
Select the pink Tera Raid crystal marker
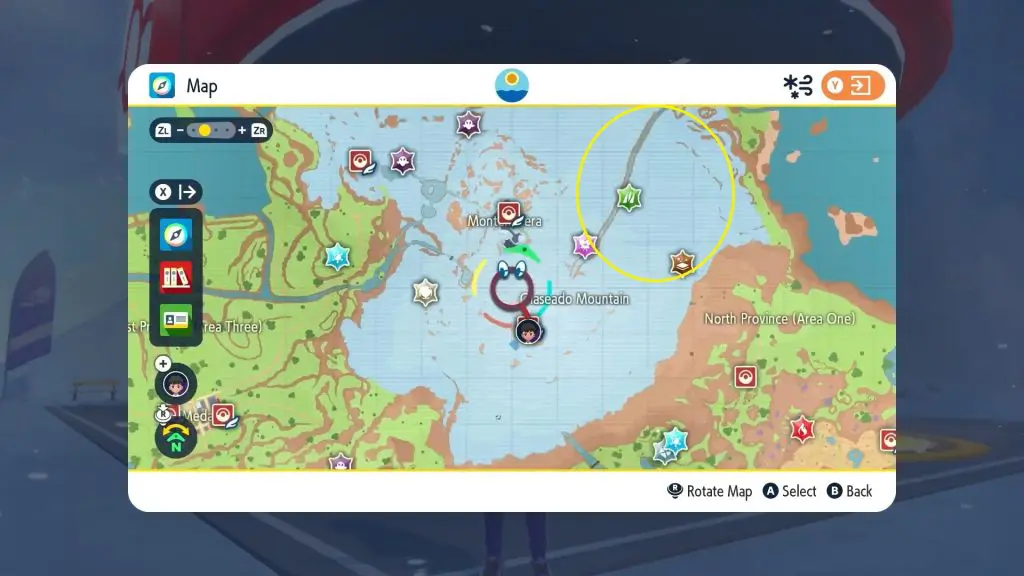click(x=585, y=245)
